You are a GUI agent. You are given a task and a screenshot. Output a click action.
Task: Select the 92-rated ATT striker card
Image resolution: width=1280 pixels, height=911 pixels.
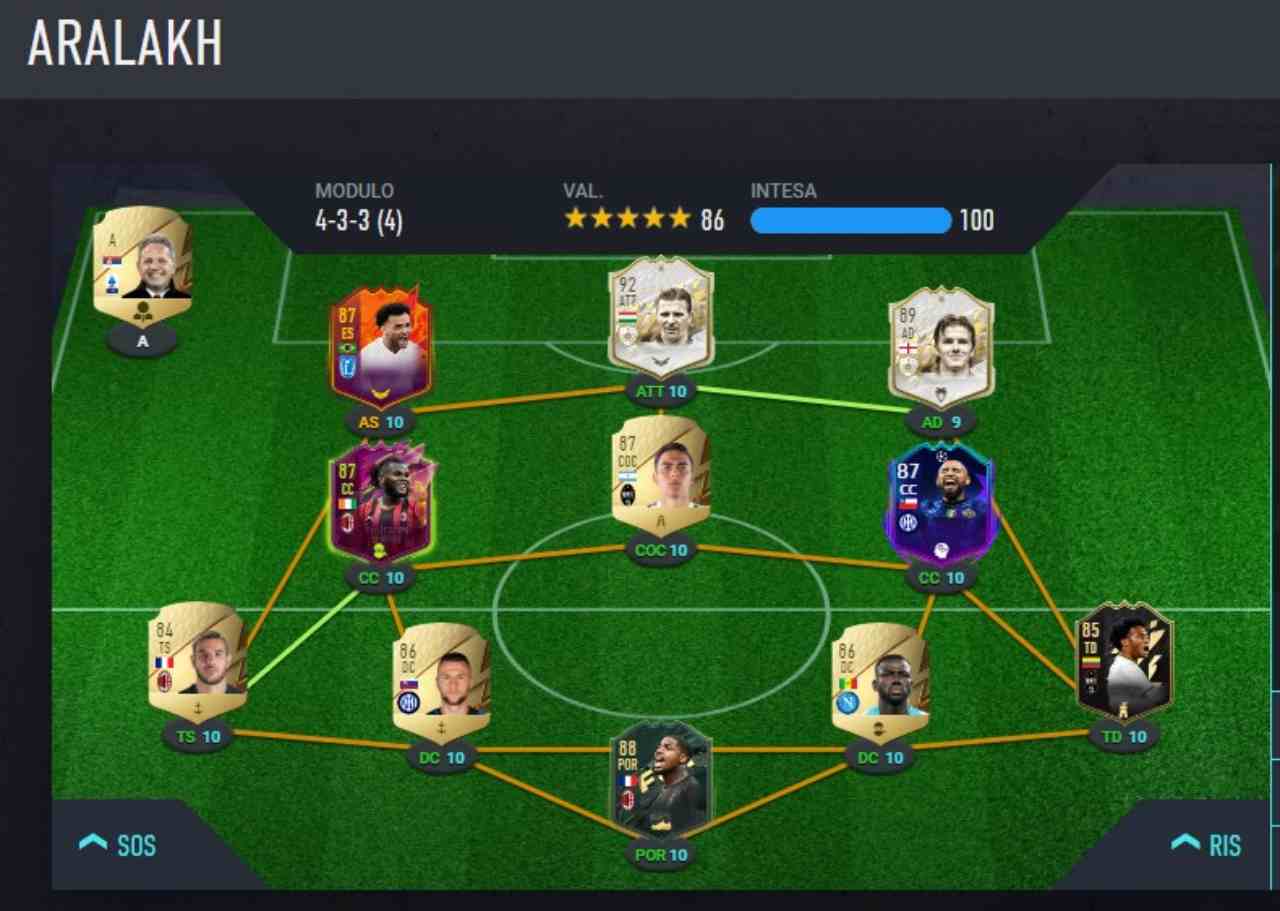pos(661,316)
